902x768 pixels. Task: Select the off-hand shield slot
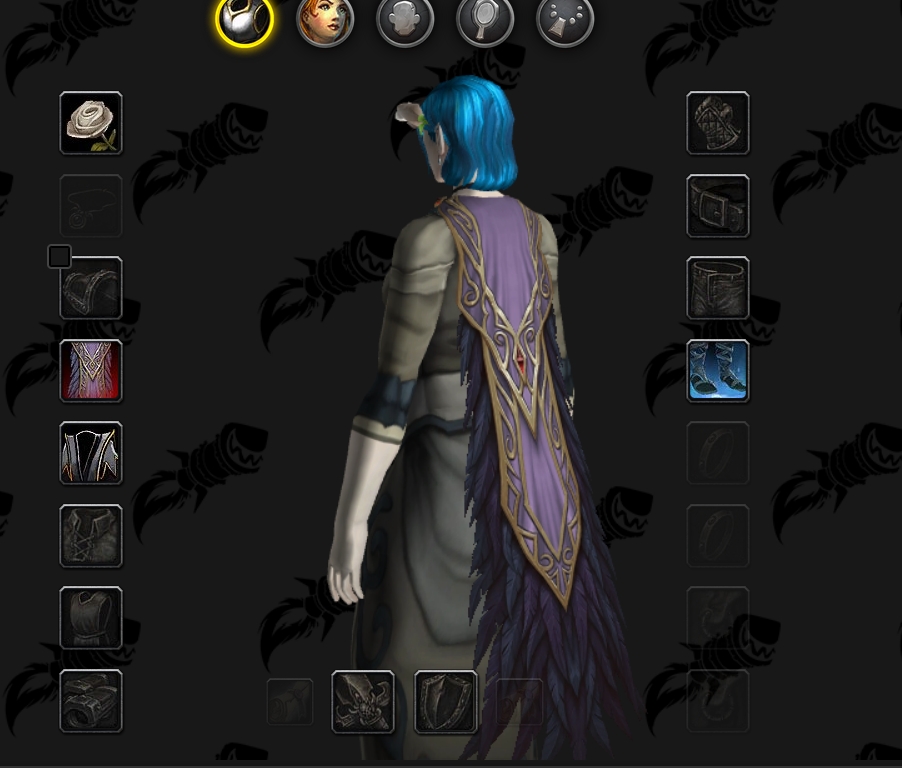(446, 702)
